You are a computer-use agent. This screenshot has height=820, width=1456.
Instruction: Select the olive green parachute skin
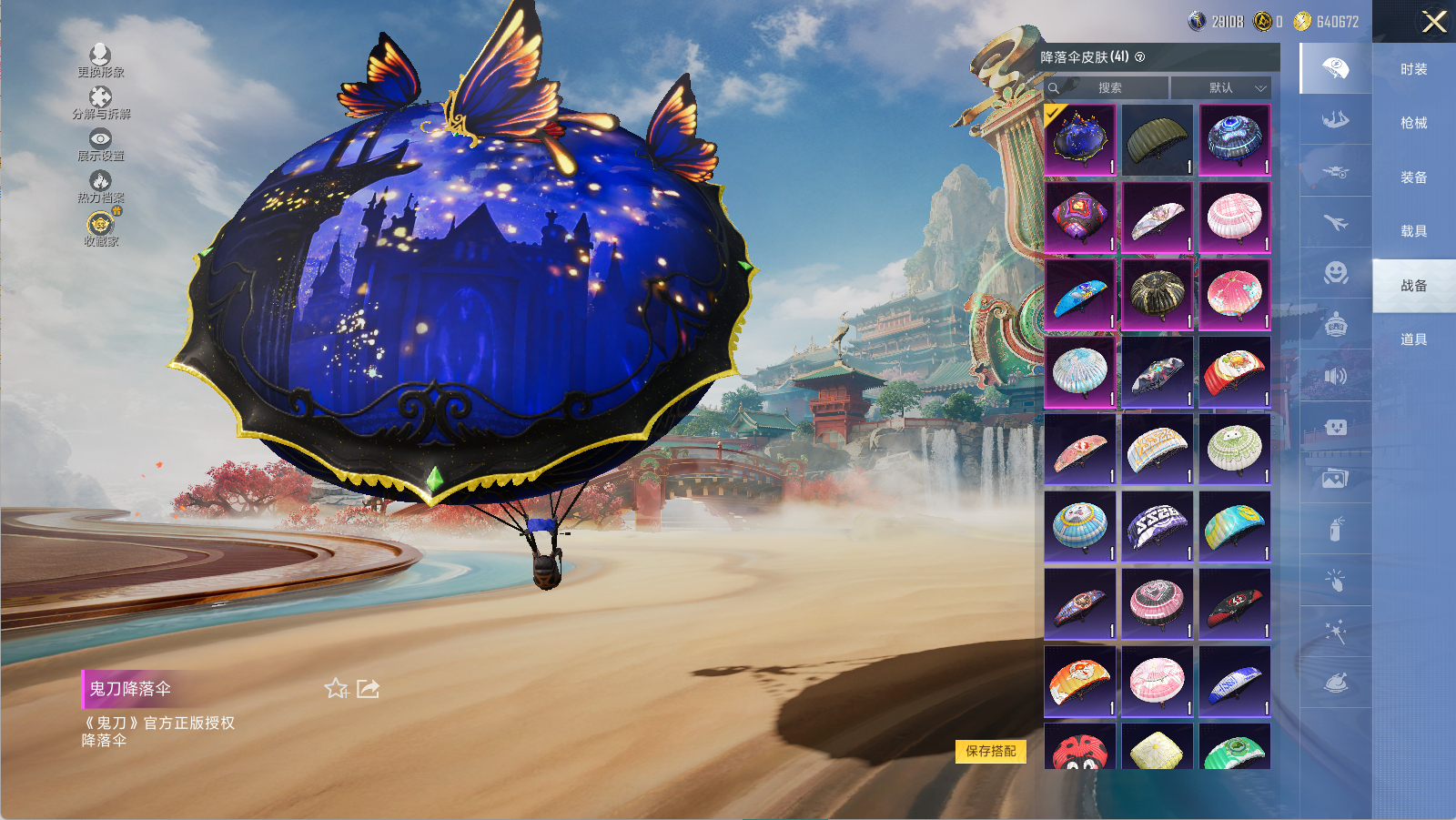(1157, 139)
